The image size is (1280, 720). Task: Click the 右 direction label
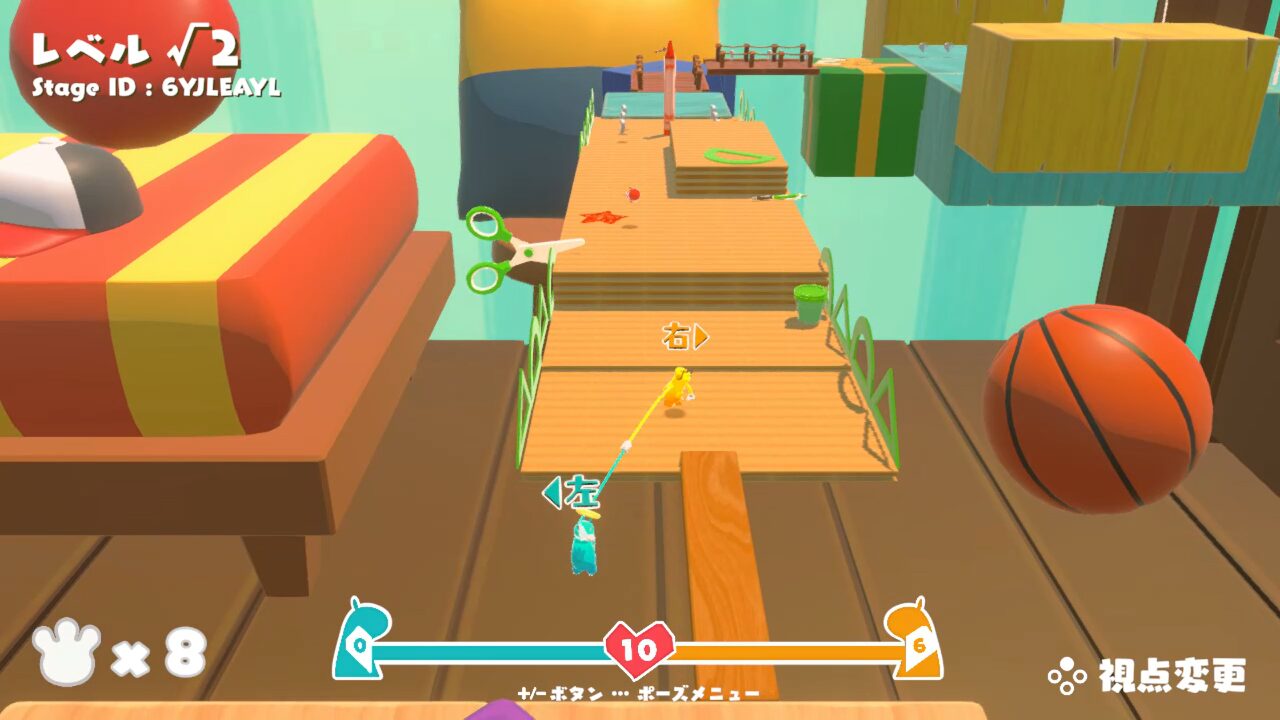pyautogui.click(x=676, y=338)
